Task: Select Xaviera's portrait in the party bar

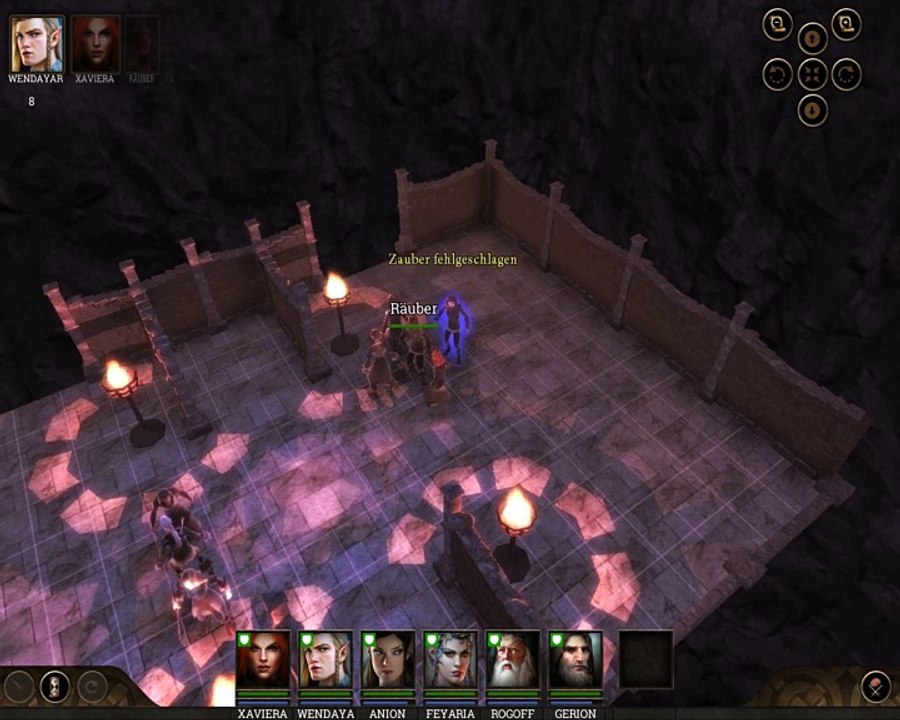Action: (263, 660)
